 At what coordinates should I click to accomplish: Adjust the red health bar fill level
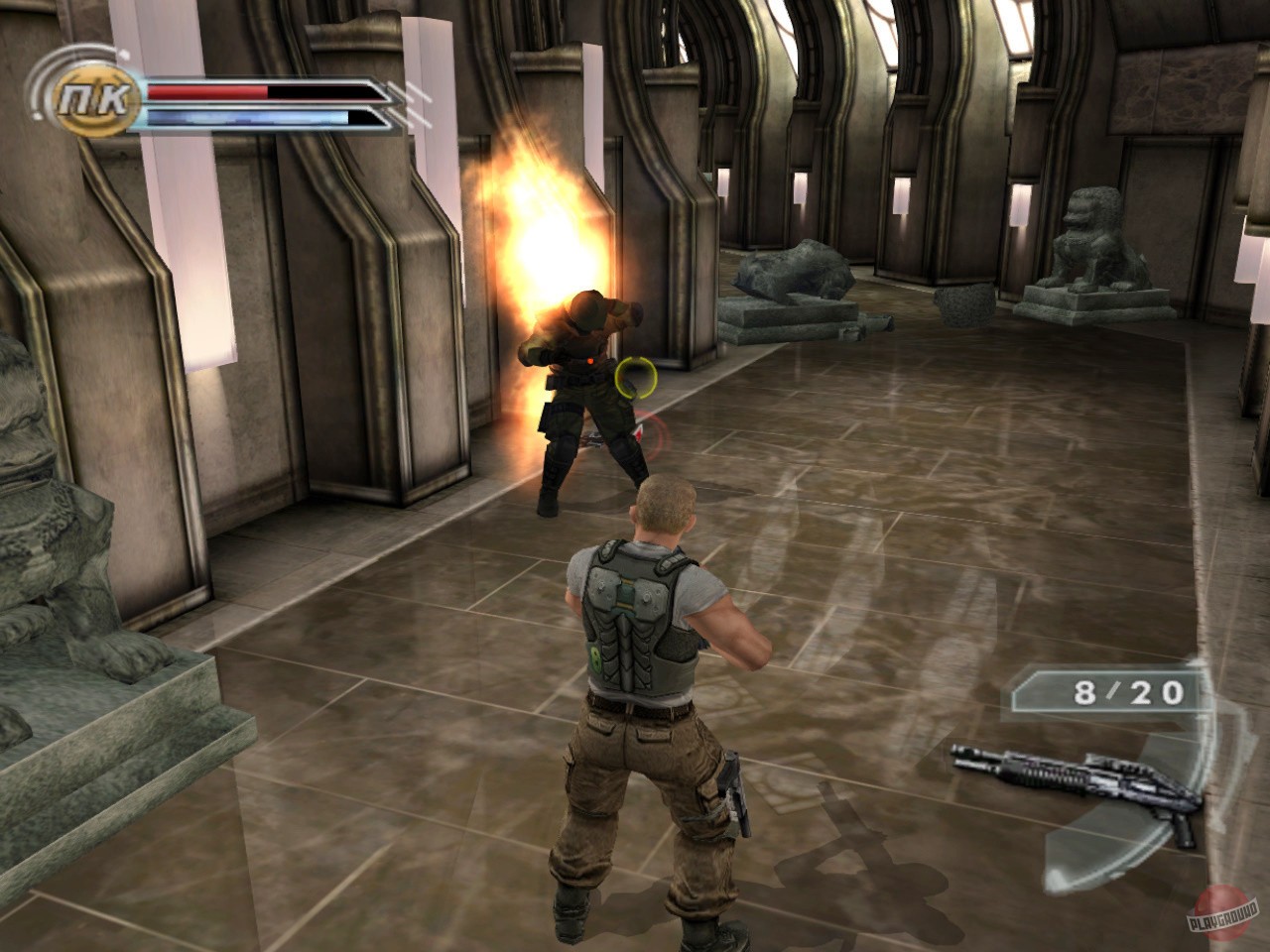[208, 92]
